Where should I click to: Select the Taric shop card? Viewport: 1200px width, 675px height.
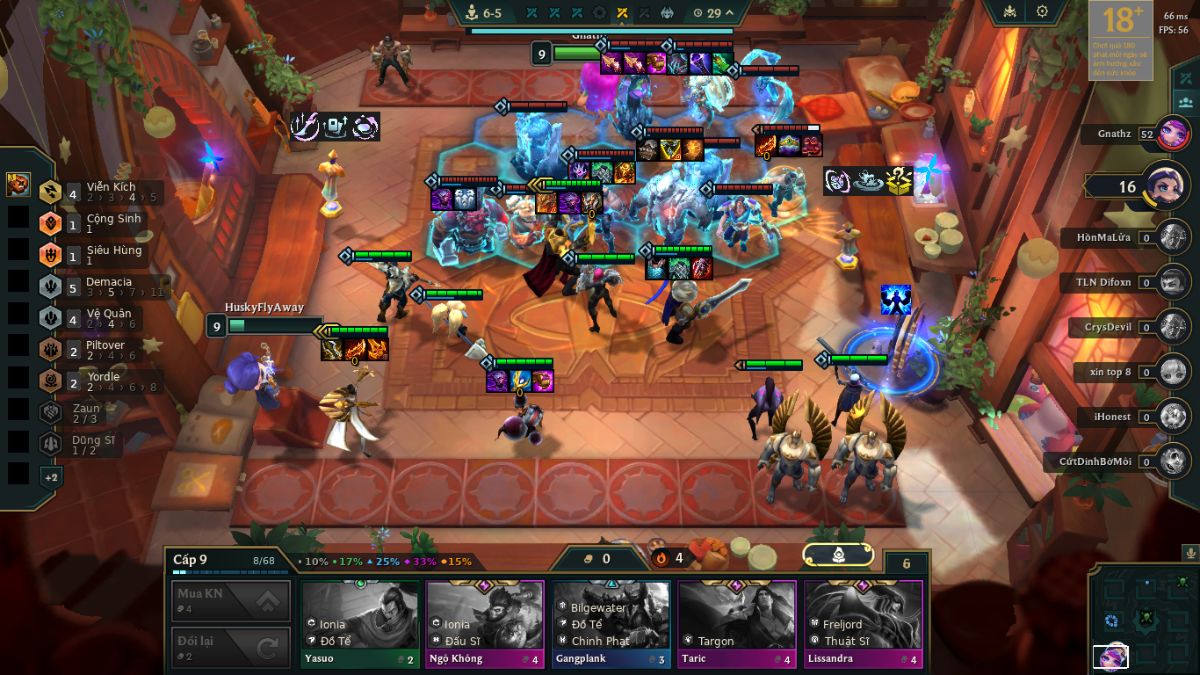pyautogui.click(x=737, y=622)
